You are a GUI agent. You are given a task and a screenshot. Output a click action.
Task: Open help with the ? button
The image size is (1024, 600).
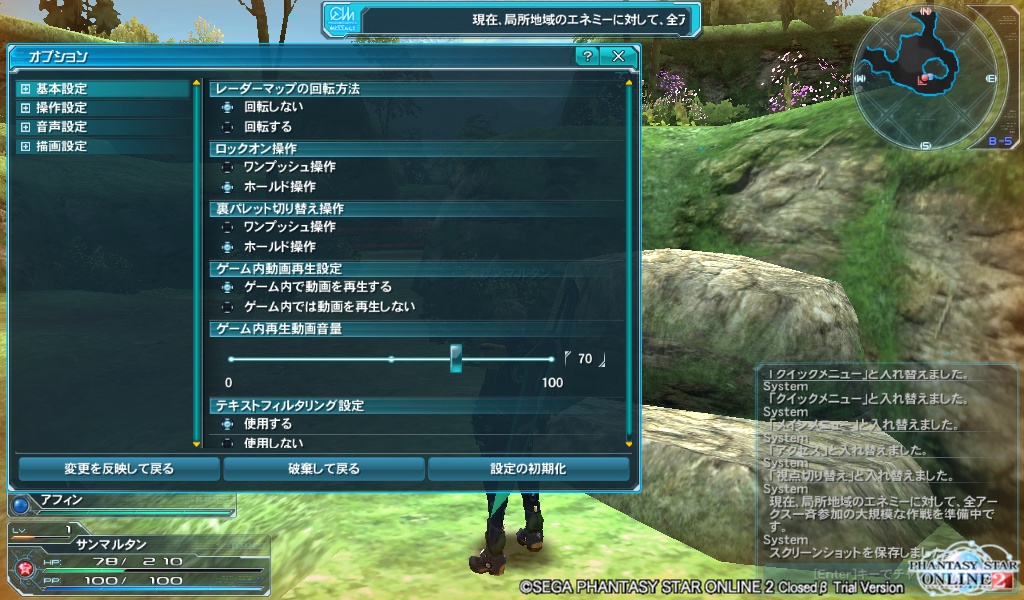tap(588, 56)
